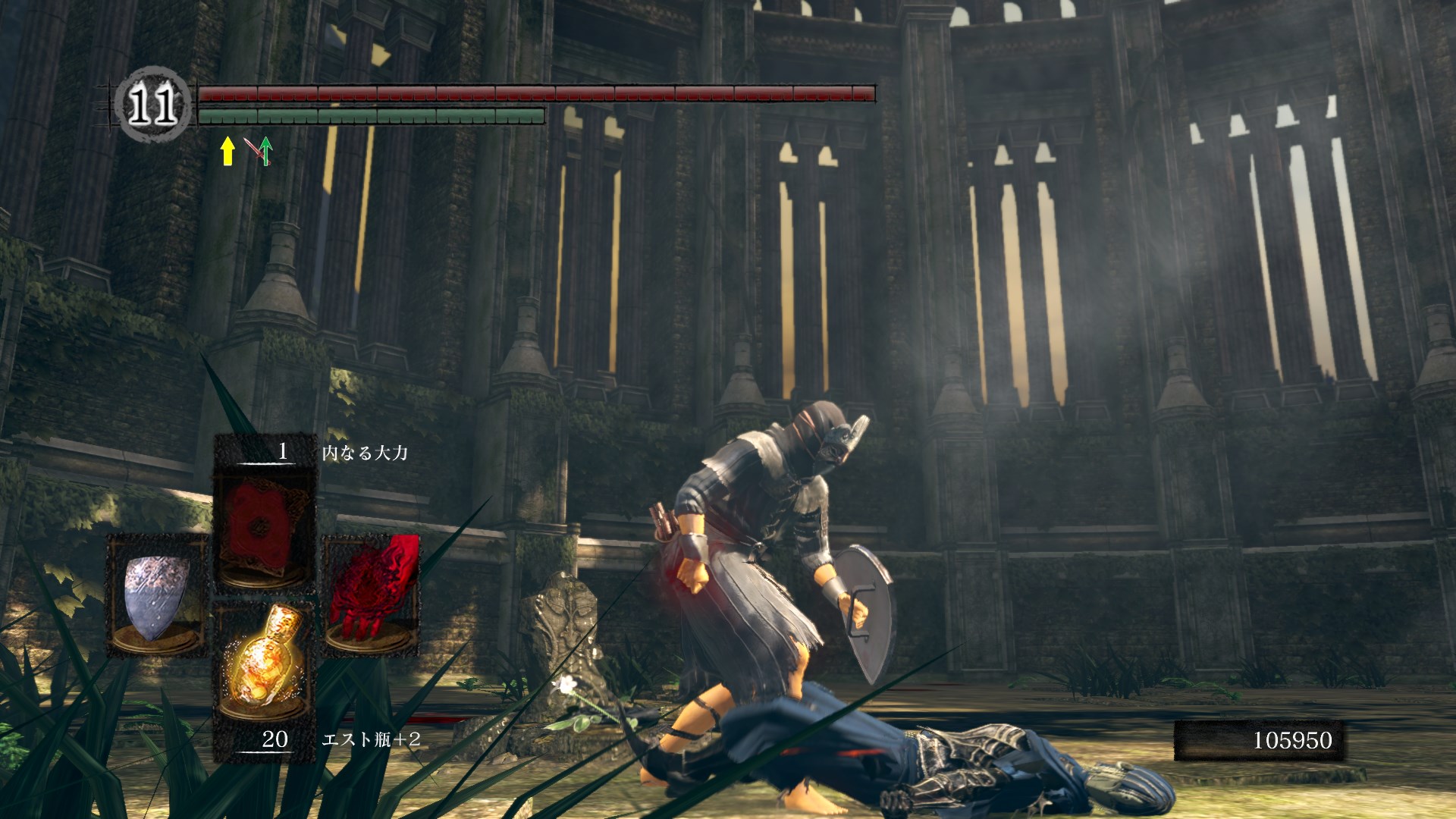Click the sword with green arrow buff icon
The image size is (1456, 819).
[259, 151]
